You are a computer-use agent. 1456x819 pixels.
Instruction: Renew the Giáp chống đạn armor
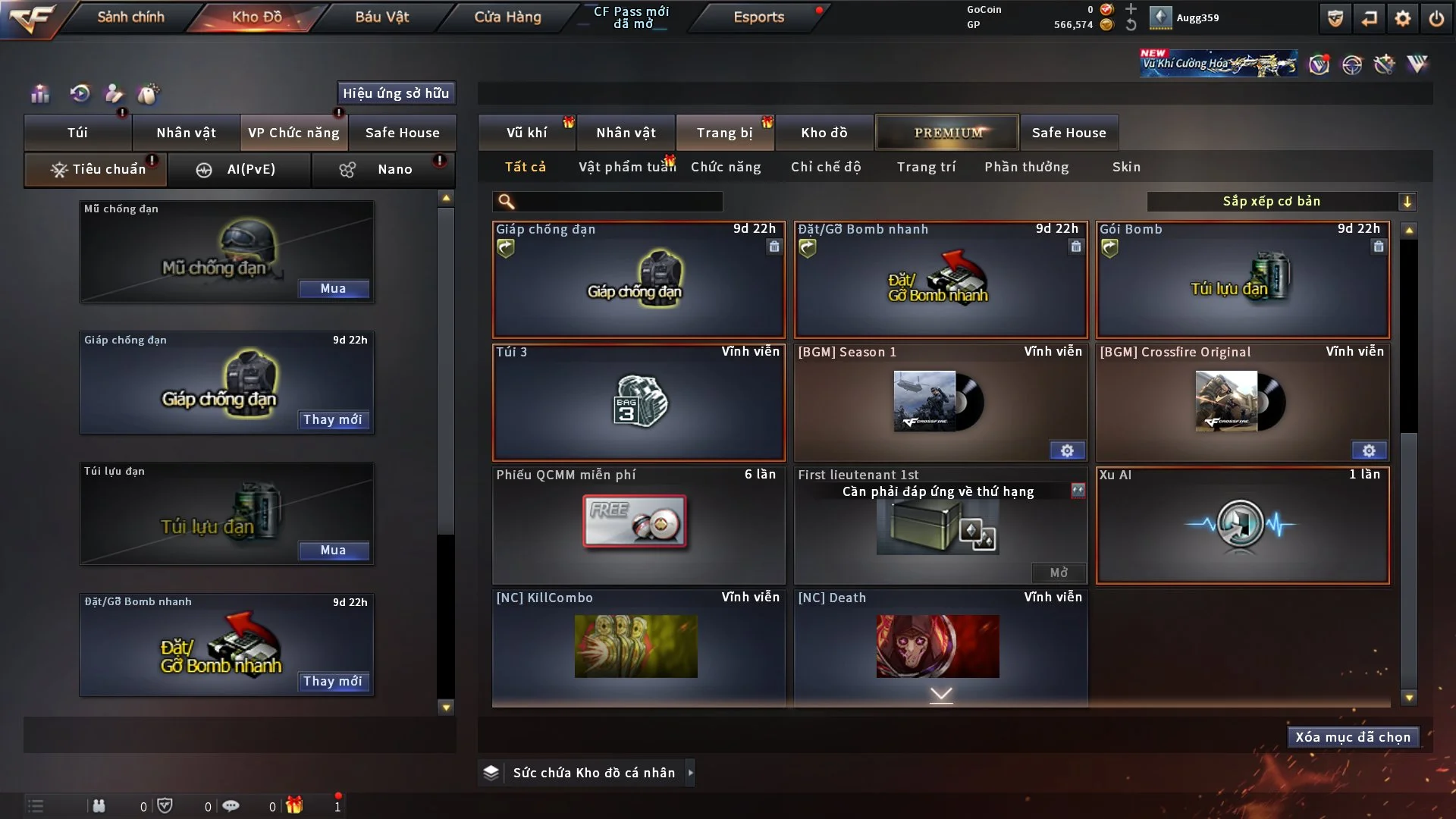tap(333, 420)
